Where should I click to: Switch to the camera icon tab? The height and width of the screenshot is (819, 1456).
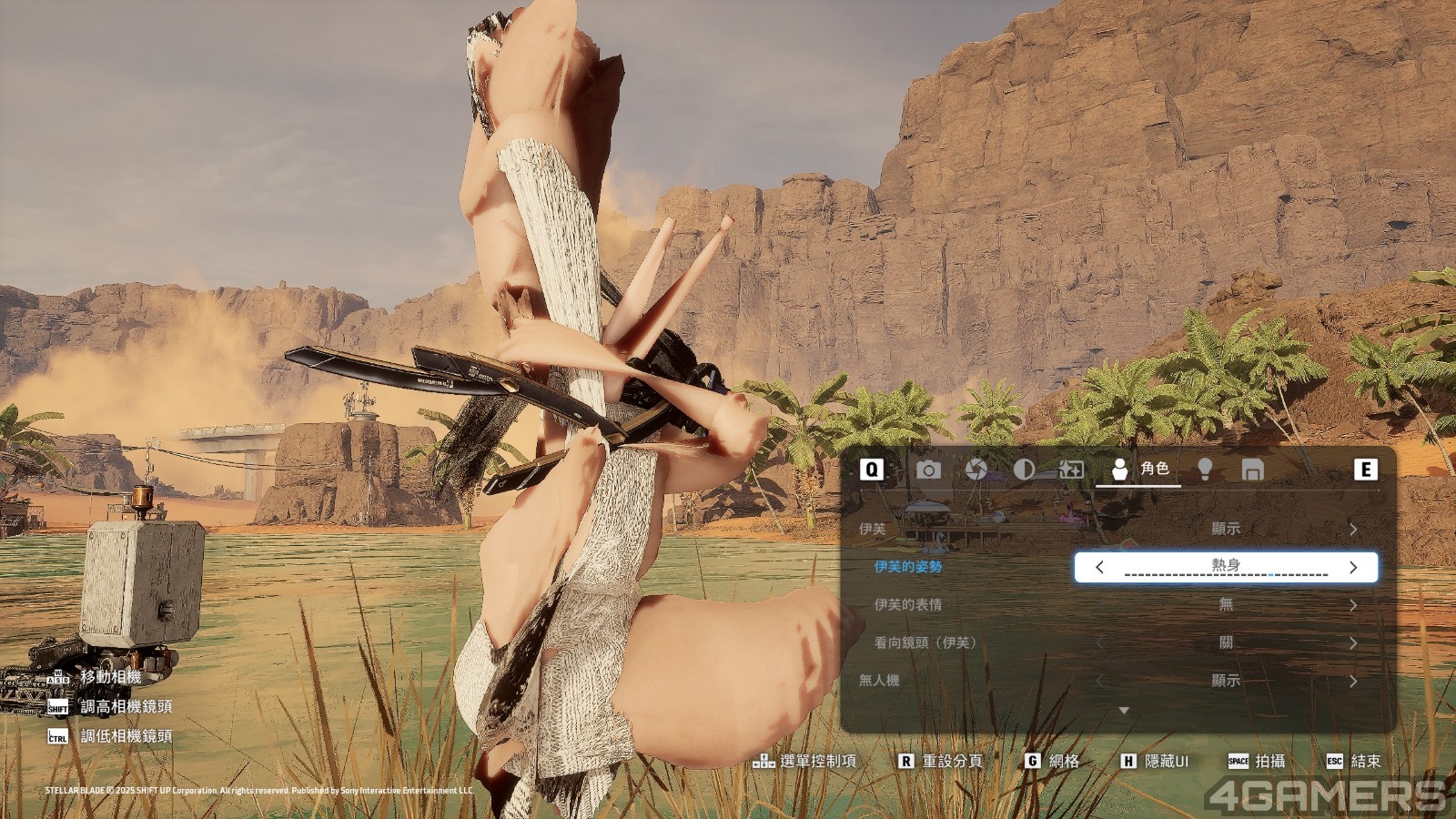pos(928,470)
